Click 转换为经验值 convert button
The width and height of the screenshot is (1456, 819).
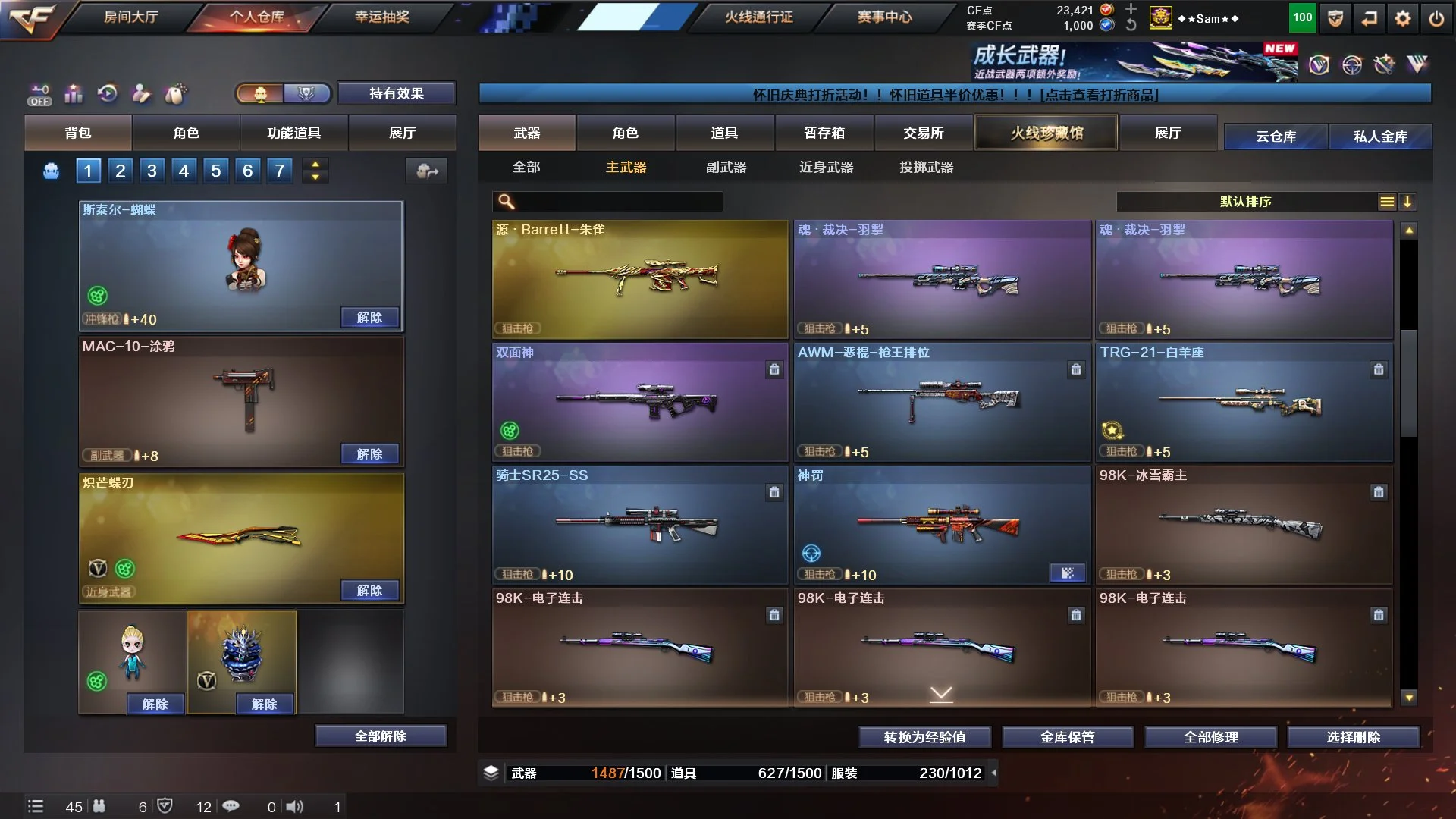click(924, 737)
